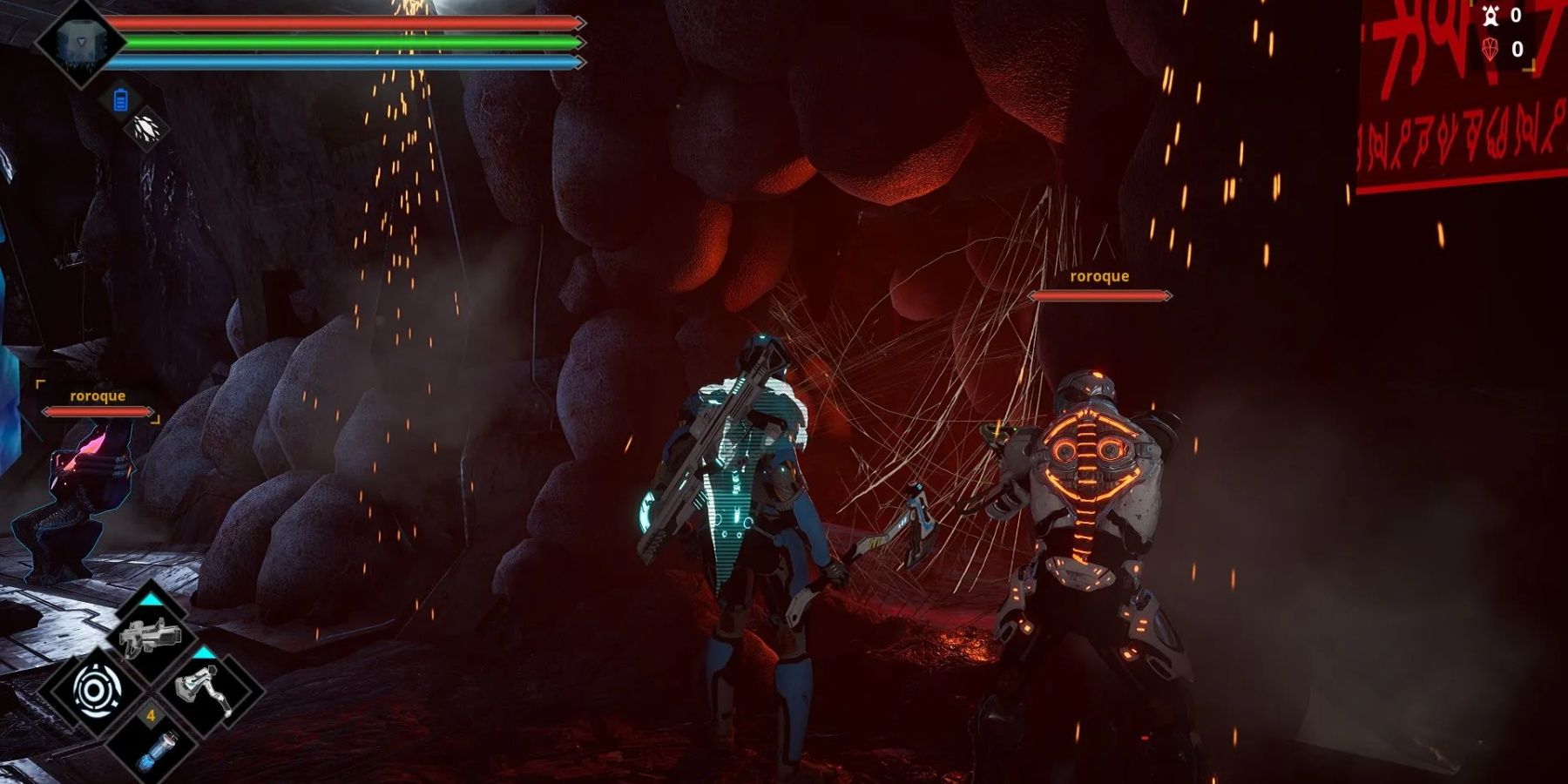1568x784 pixels.
Task: Toggle the cyan ready indicator above the rifle slot
Action: pyautogui.click(x=150, y=599)
